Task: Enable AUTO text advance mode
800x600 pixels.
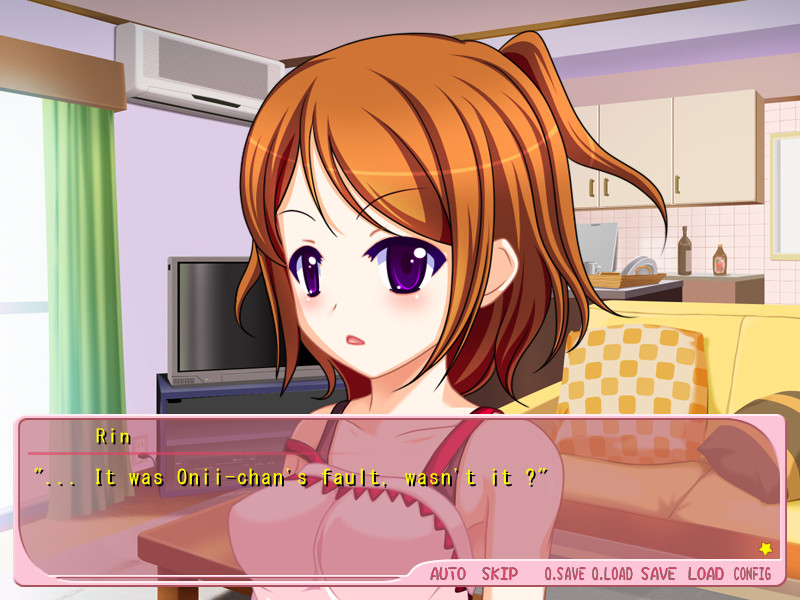Action: click(448, 574)
